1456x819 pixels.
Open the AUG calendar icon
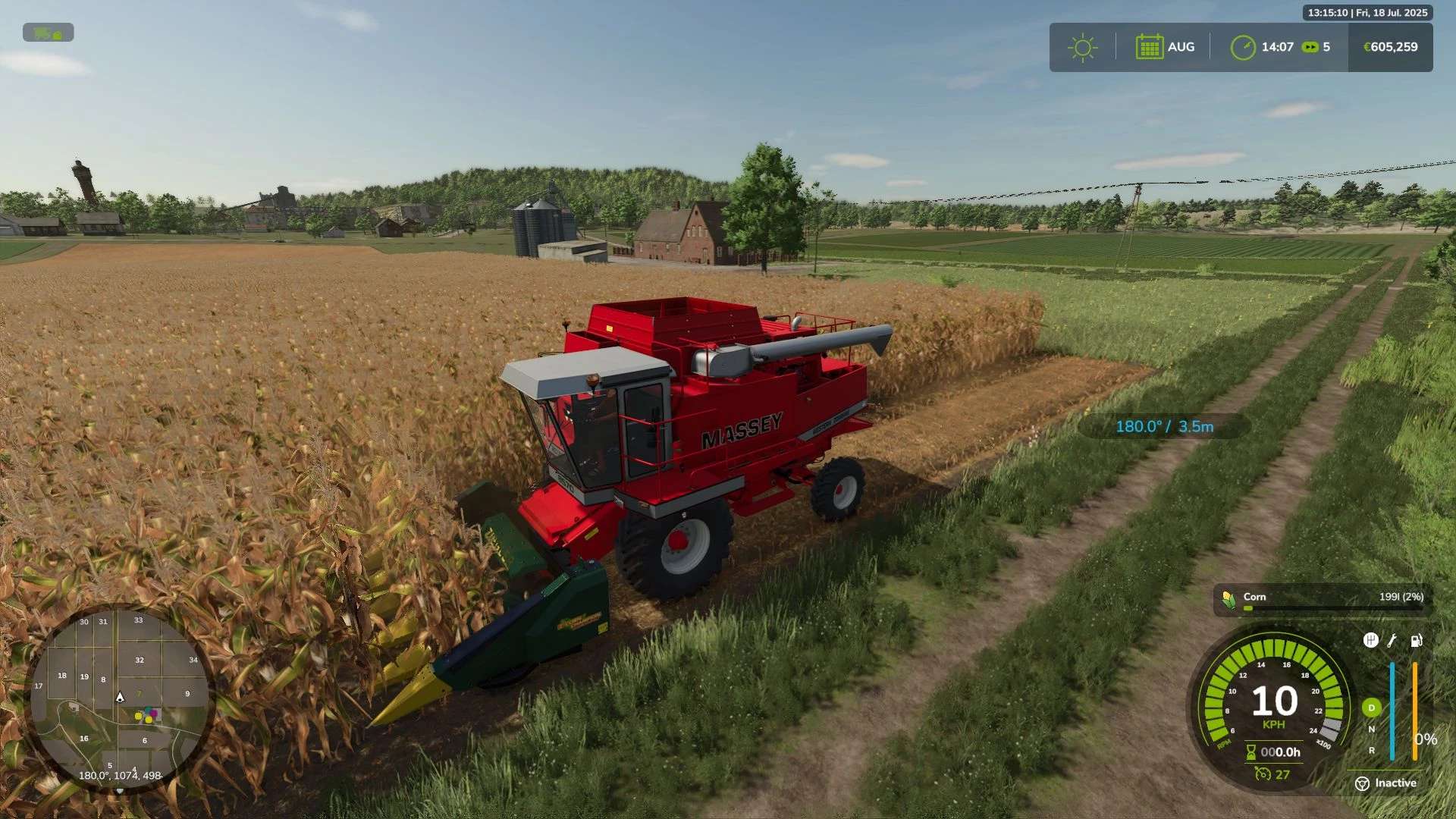click(x=1149, y=47)
